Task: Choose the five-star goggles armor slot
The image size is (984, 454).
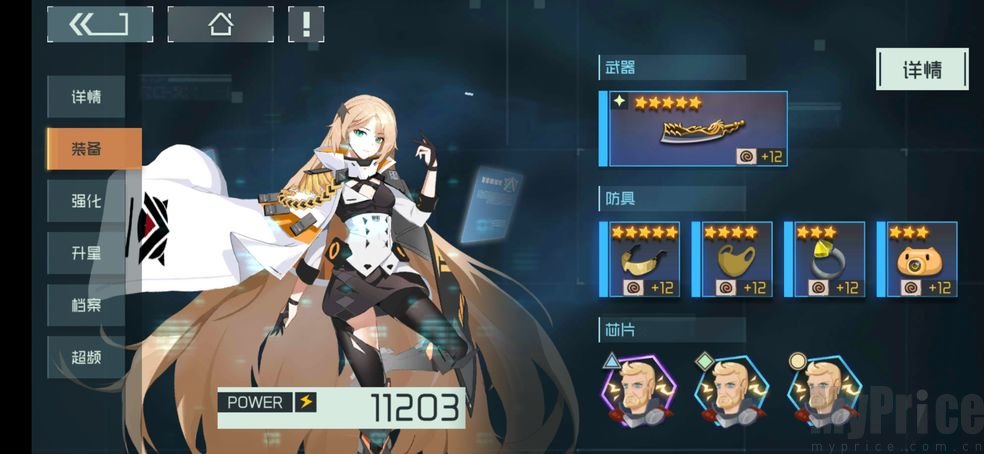Action: tap(641, 259)
